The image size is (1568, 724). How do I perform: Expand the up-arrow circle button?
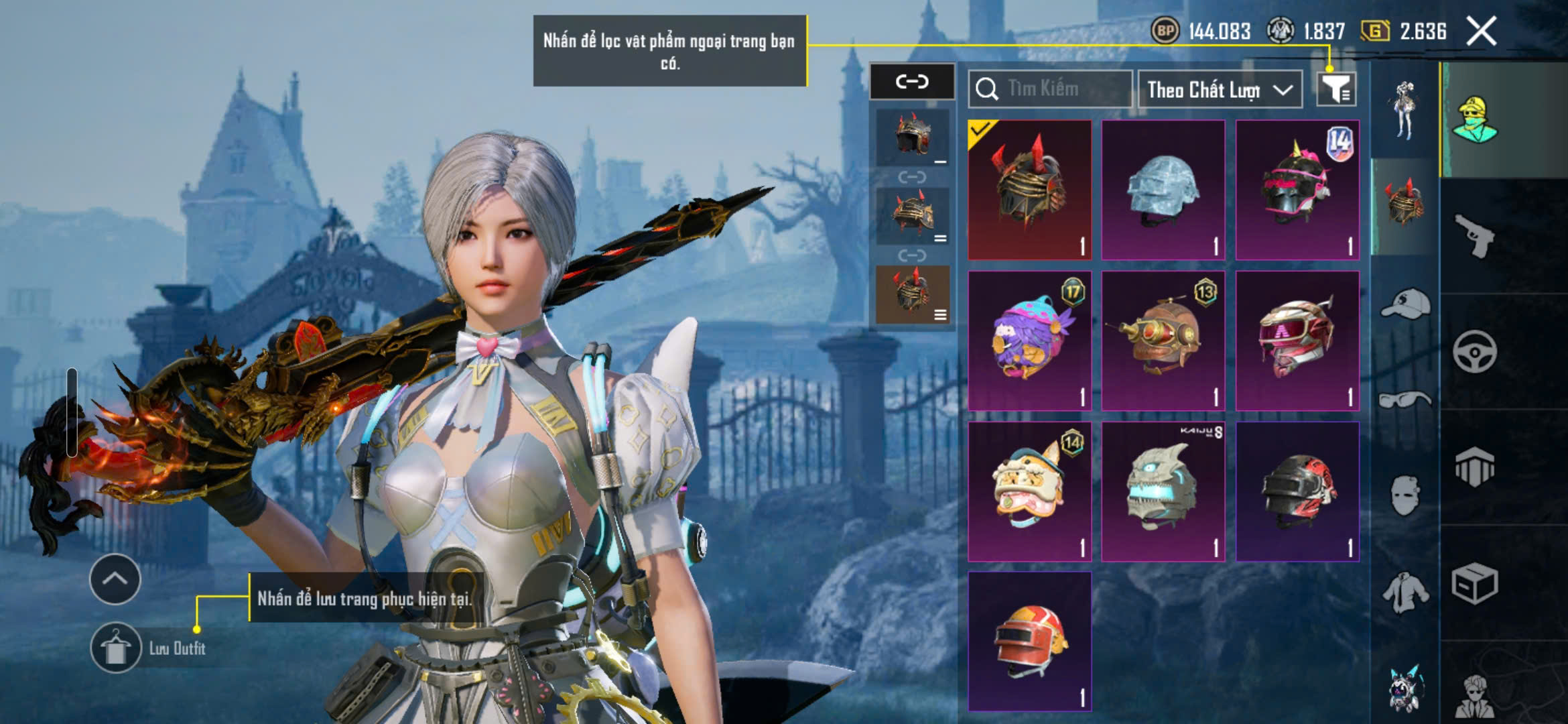coord(115,579)
